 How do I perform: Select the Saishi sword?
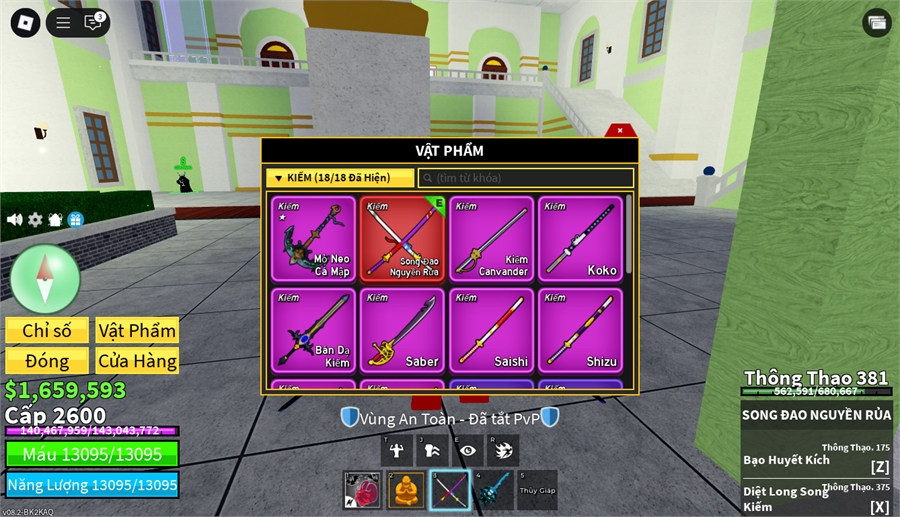click(x=491, y=331)
